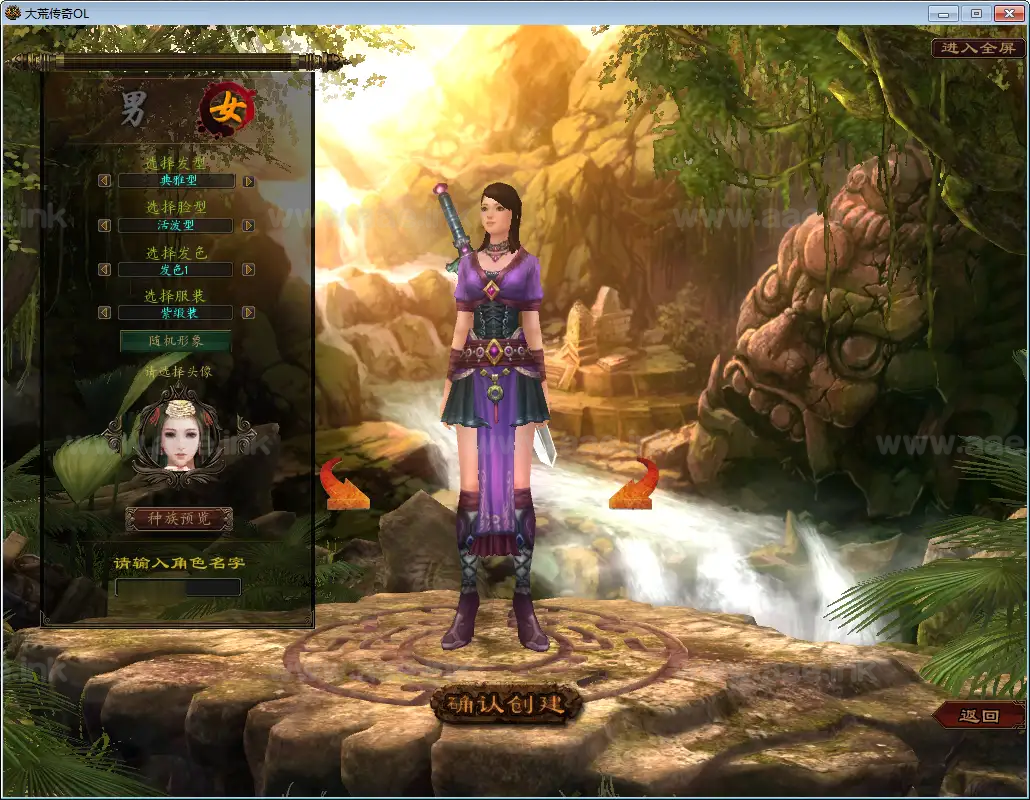Click next arrow for hairstyle 选择发型
The height and width of the screenshot is (800, 1030).
point(248,181)
